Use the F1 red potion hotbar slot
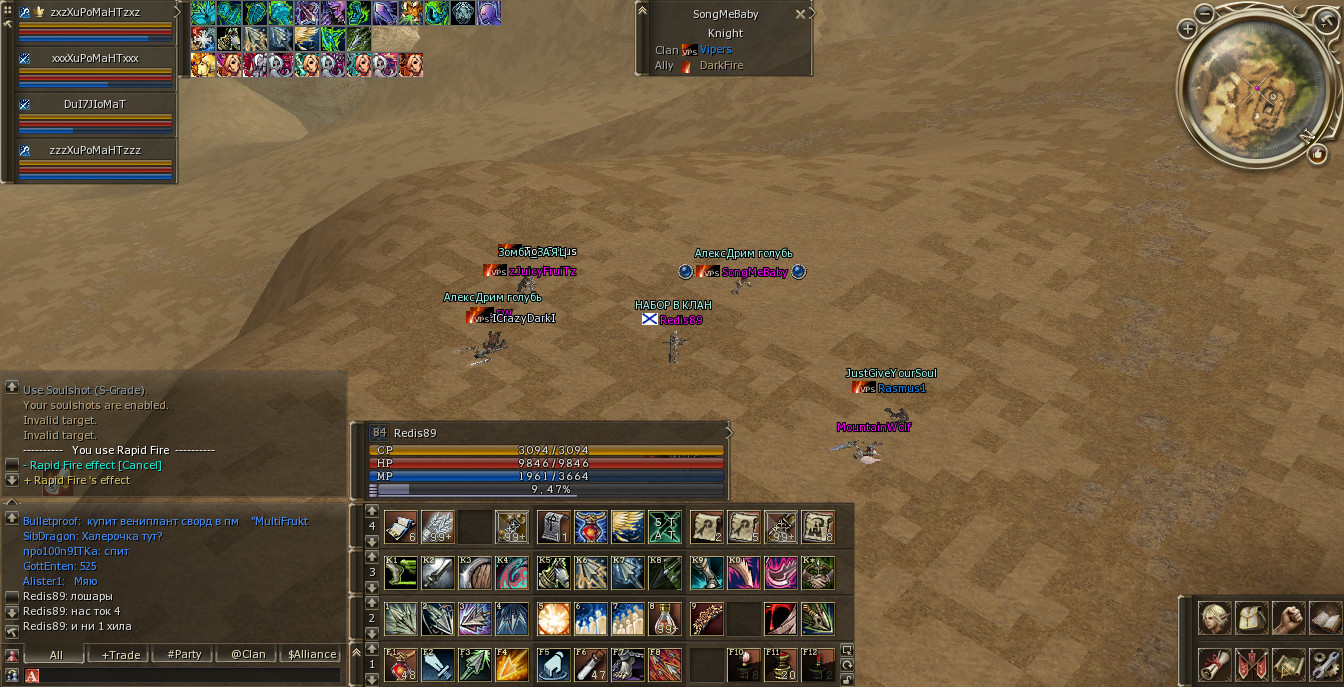Image resolution: width=1344 pixels, height=687 pixels. click(x=400, y=665)
